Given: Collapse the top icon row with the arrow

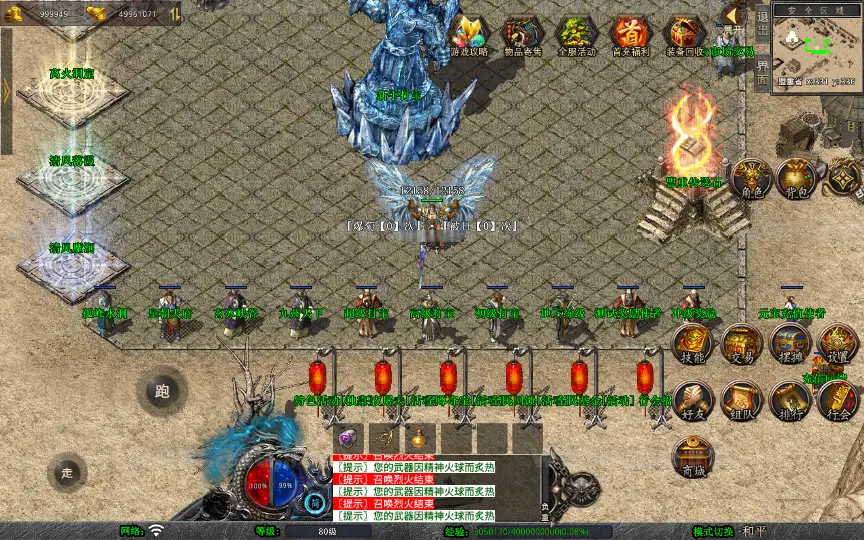Looking at the screenshot, I should [732, 14].
